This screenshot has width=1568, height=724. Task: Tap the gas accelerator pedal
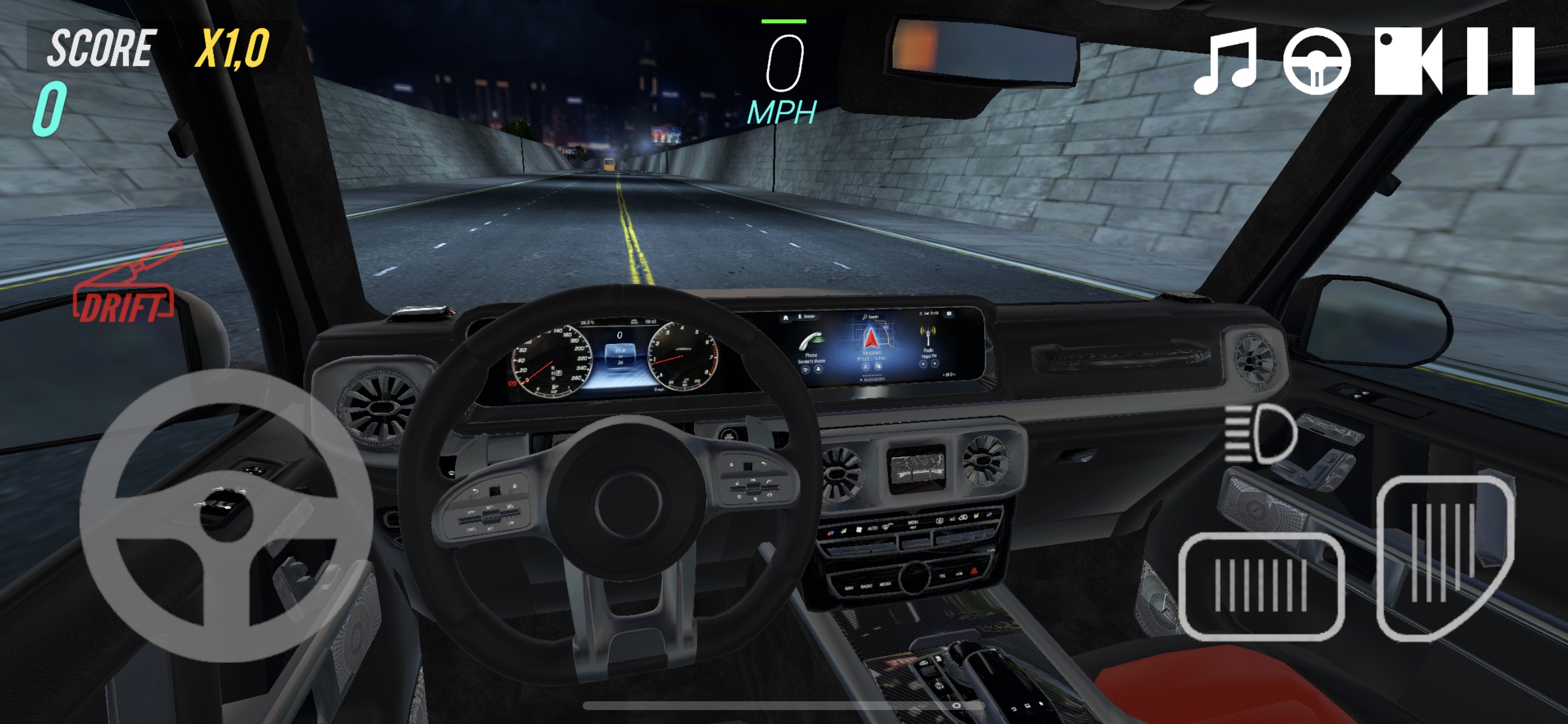coord(1444,557)
